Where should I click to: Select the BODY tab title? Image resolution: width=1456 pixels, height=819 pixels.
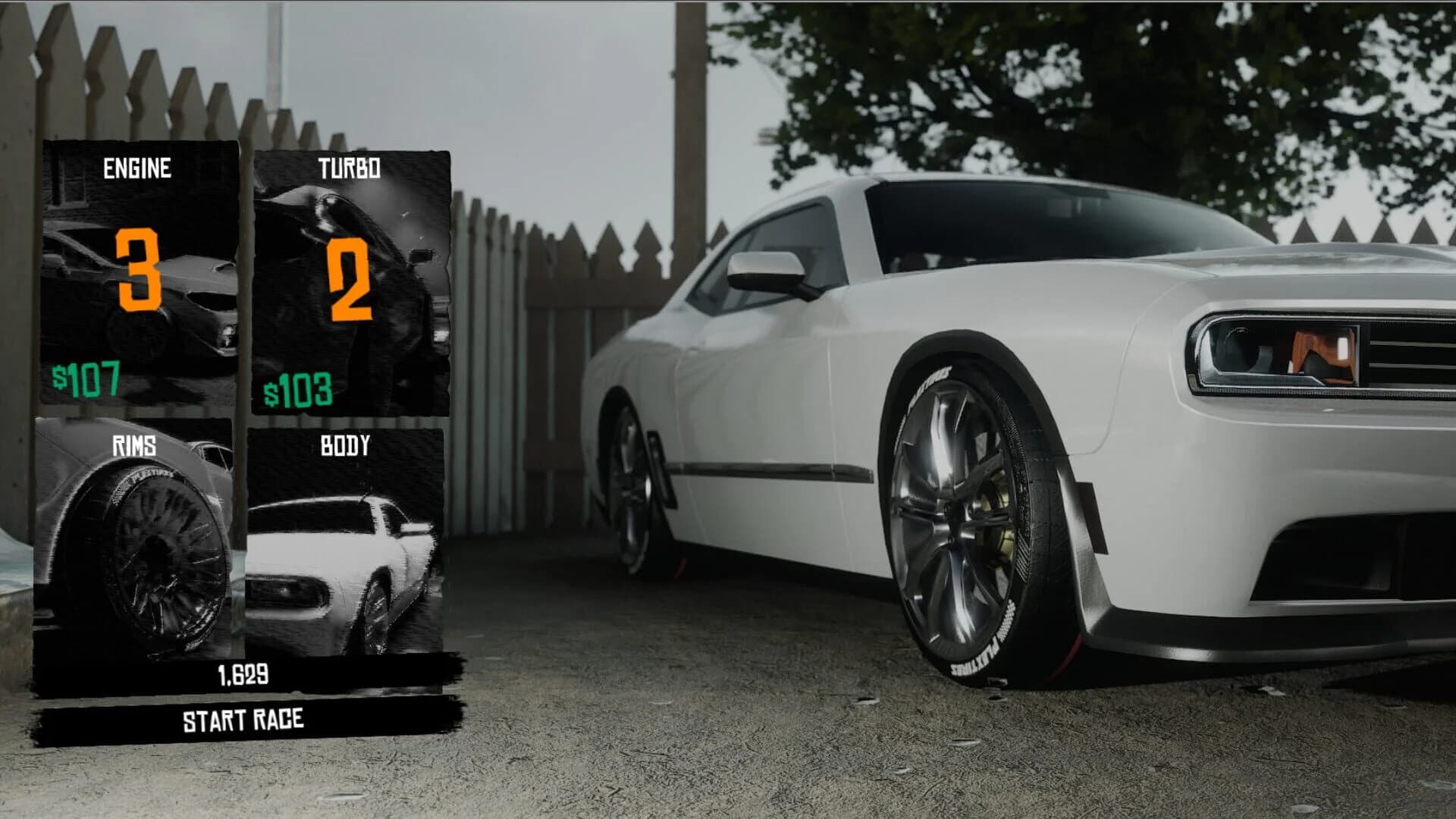coord(346,445)
